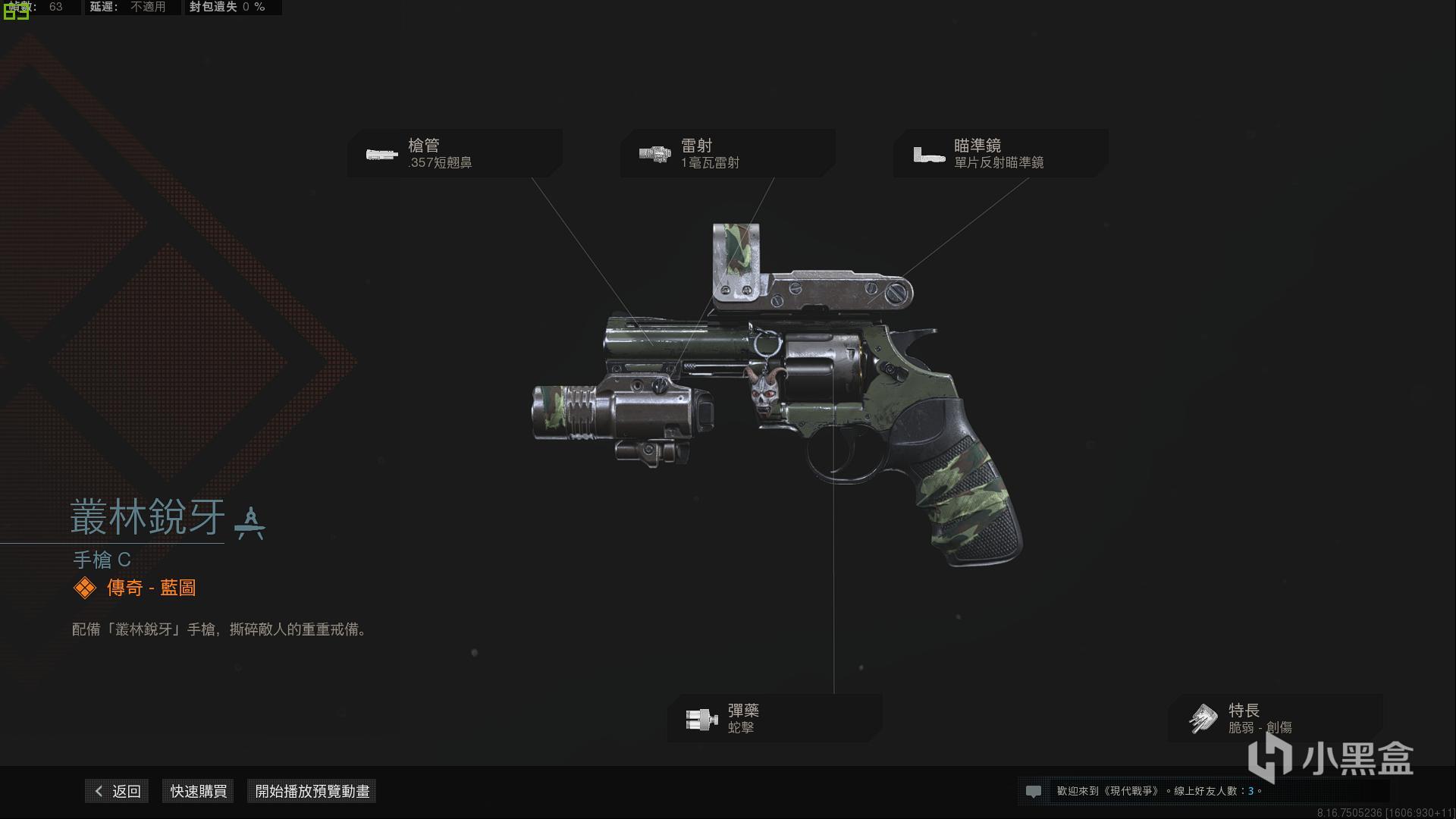
Task: Click the 脆弱 - 創傷 perk panel
Action: pos(1262,728)
